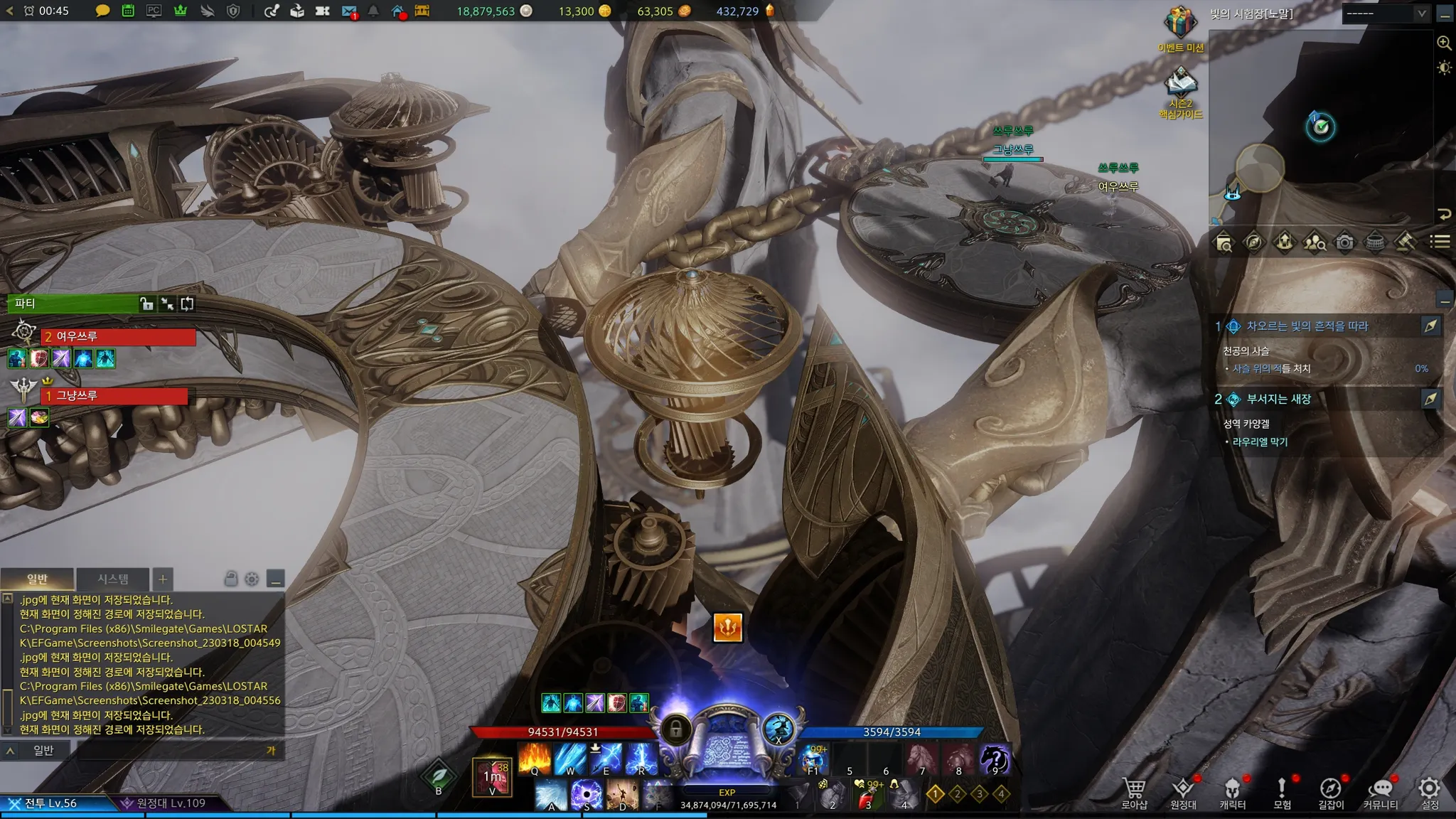This screenshot has width=1456, height=819.
Task: Open the mail envelope icon
Action: [x=348, y=11]
